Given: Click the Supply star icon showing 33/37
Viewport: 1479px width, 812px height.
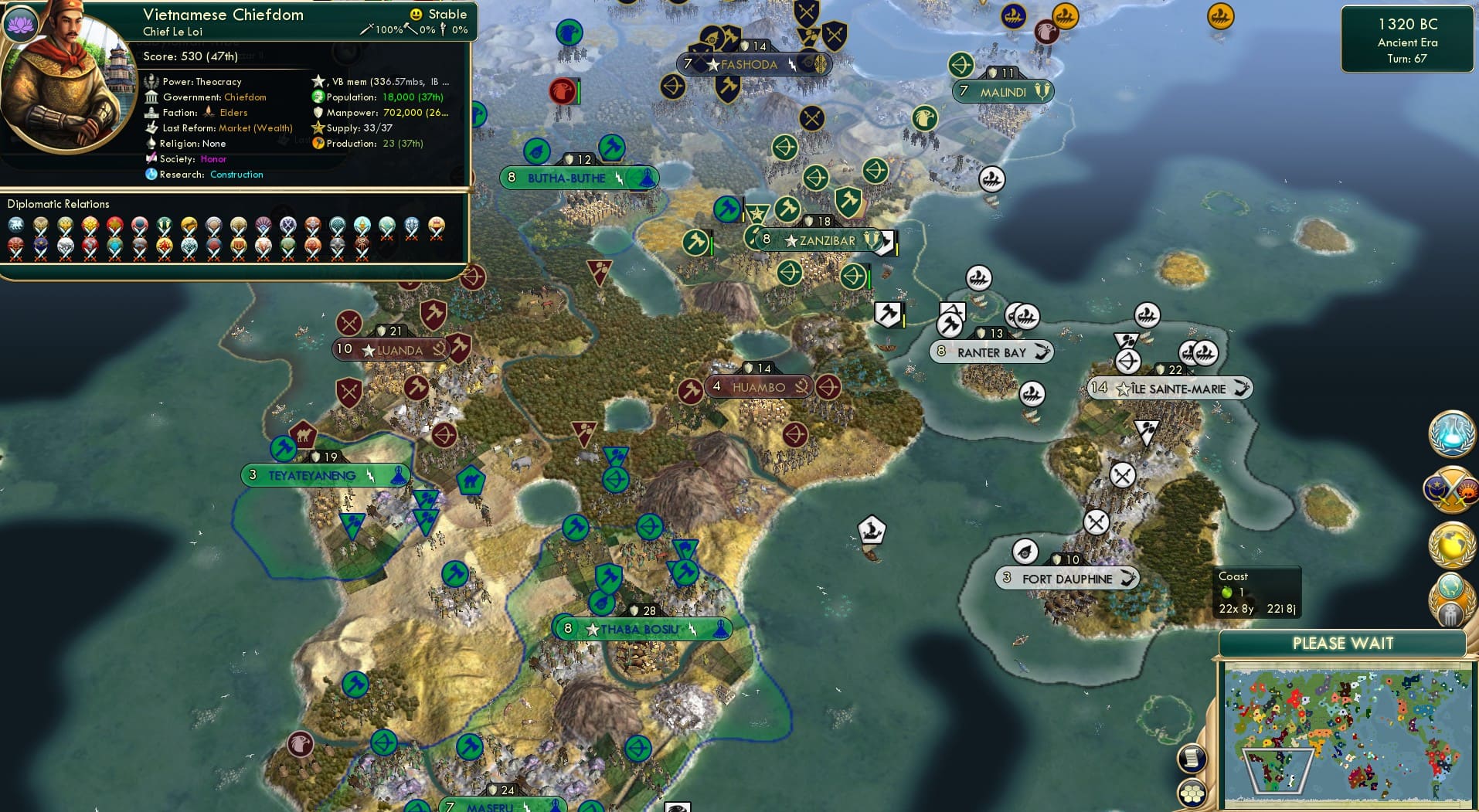Looking at the screenshot, I should pyautogui.click(x=318, y=127).
